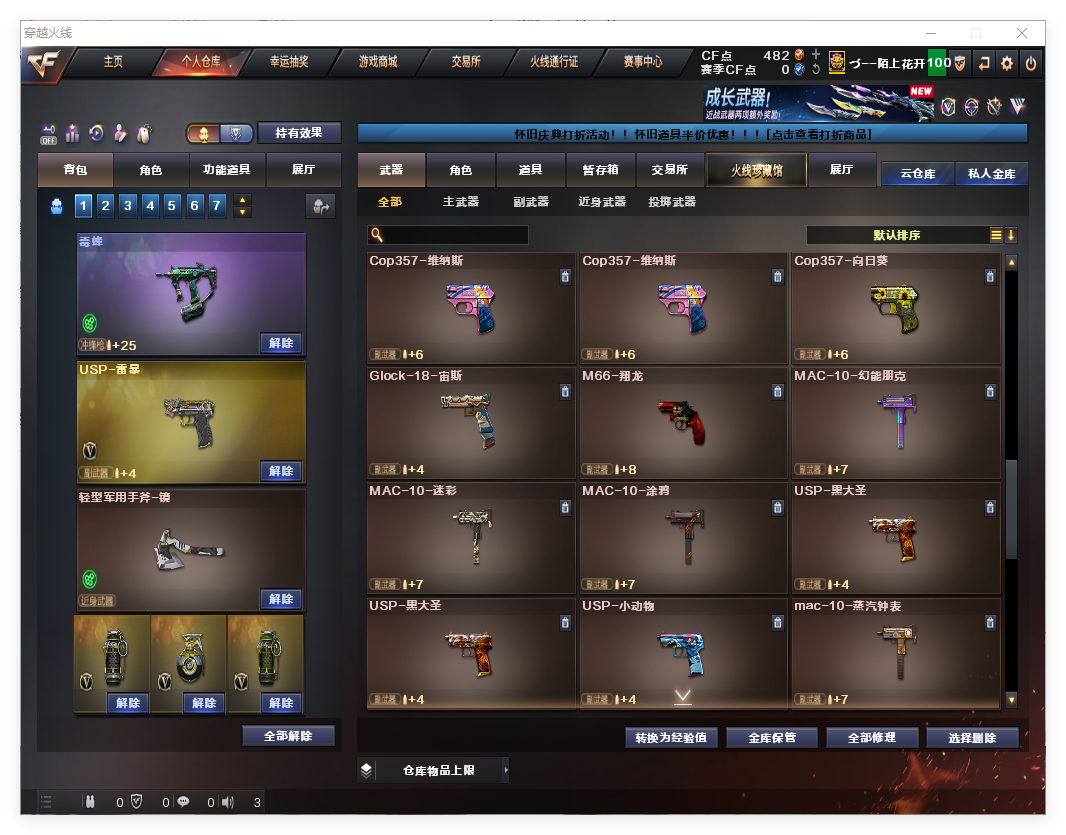Open the 交易所 top menu

point(465,62)
